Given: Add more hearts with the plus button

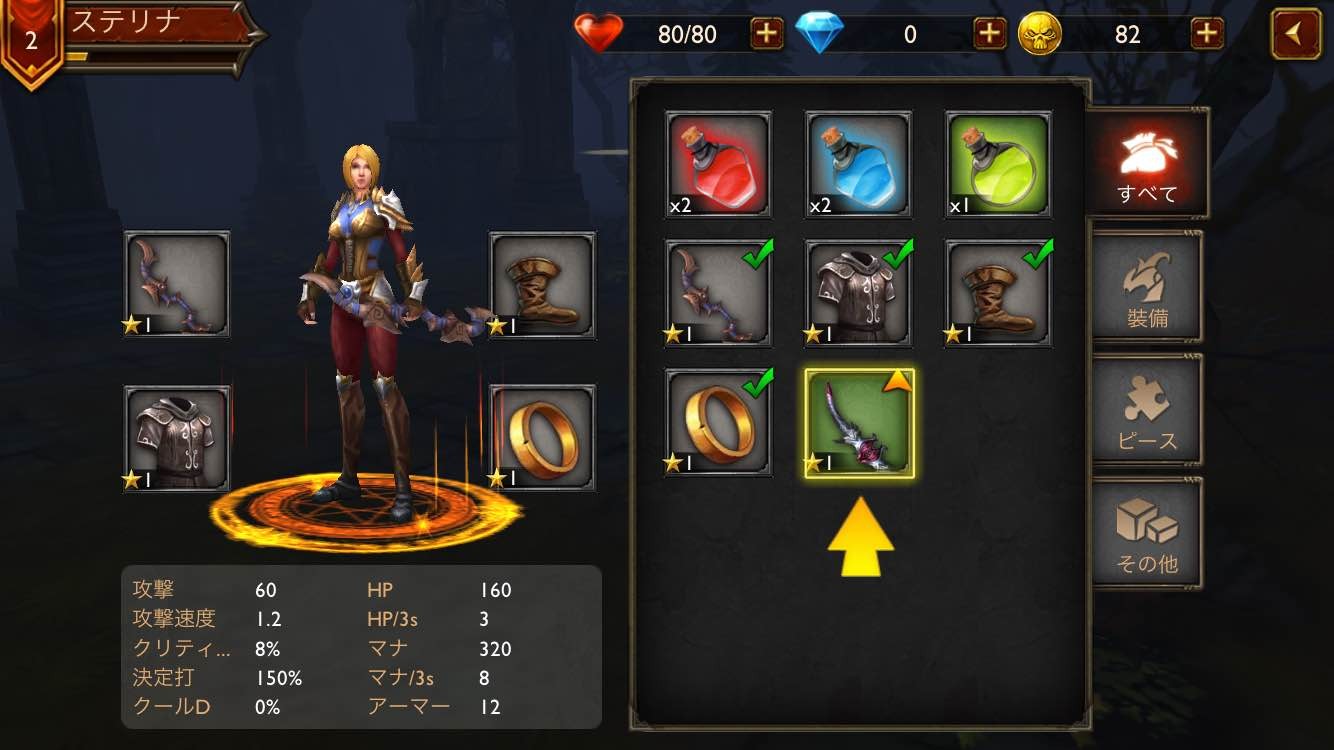Looking at the screenshot, I should (x=767, y=34).
